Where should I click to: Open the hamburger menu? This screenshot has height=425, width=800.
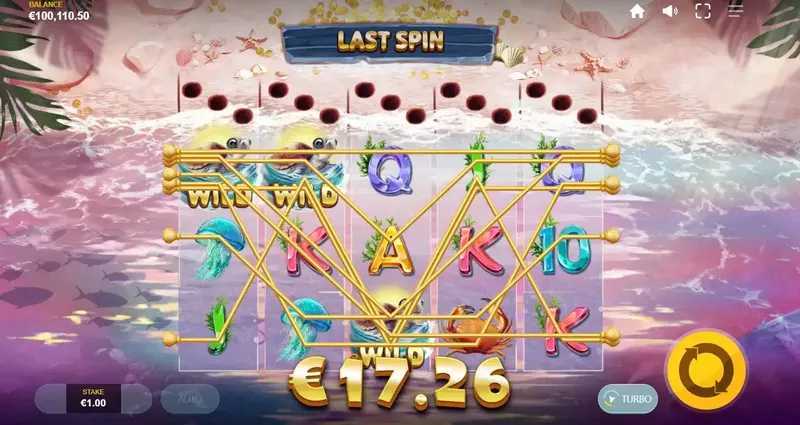tap(736, 11)
